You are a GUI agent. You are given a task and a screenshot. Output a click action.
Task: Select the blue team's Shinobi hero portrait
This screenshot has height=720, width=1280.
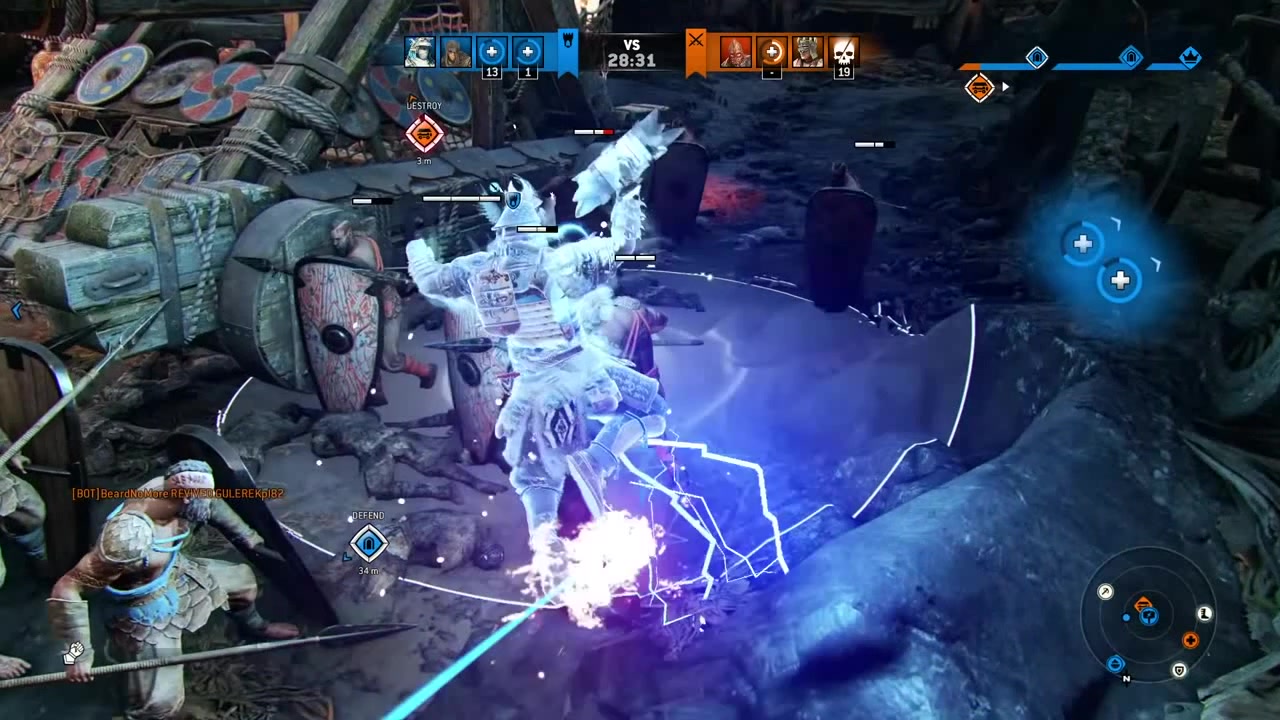coord(420,52)
